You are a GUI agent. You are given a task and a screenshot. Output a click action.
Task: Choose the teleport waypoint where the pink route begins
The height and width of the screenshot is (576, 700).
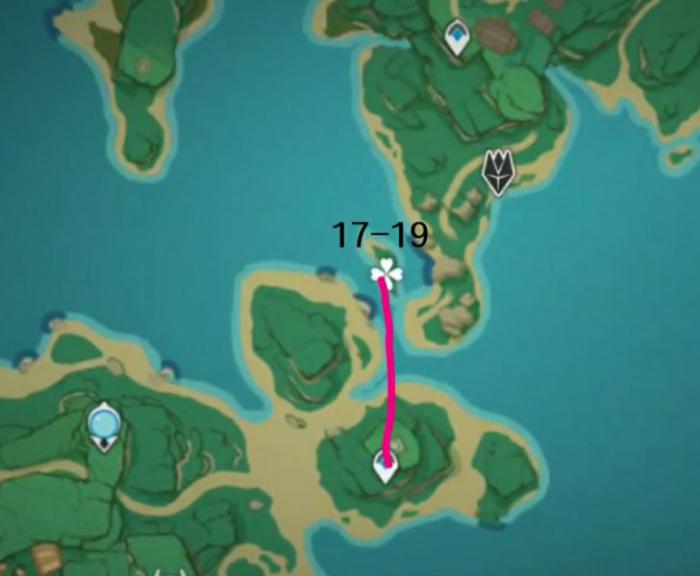pos(385,465)
